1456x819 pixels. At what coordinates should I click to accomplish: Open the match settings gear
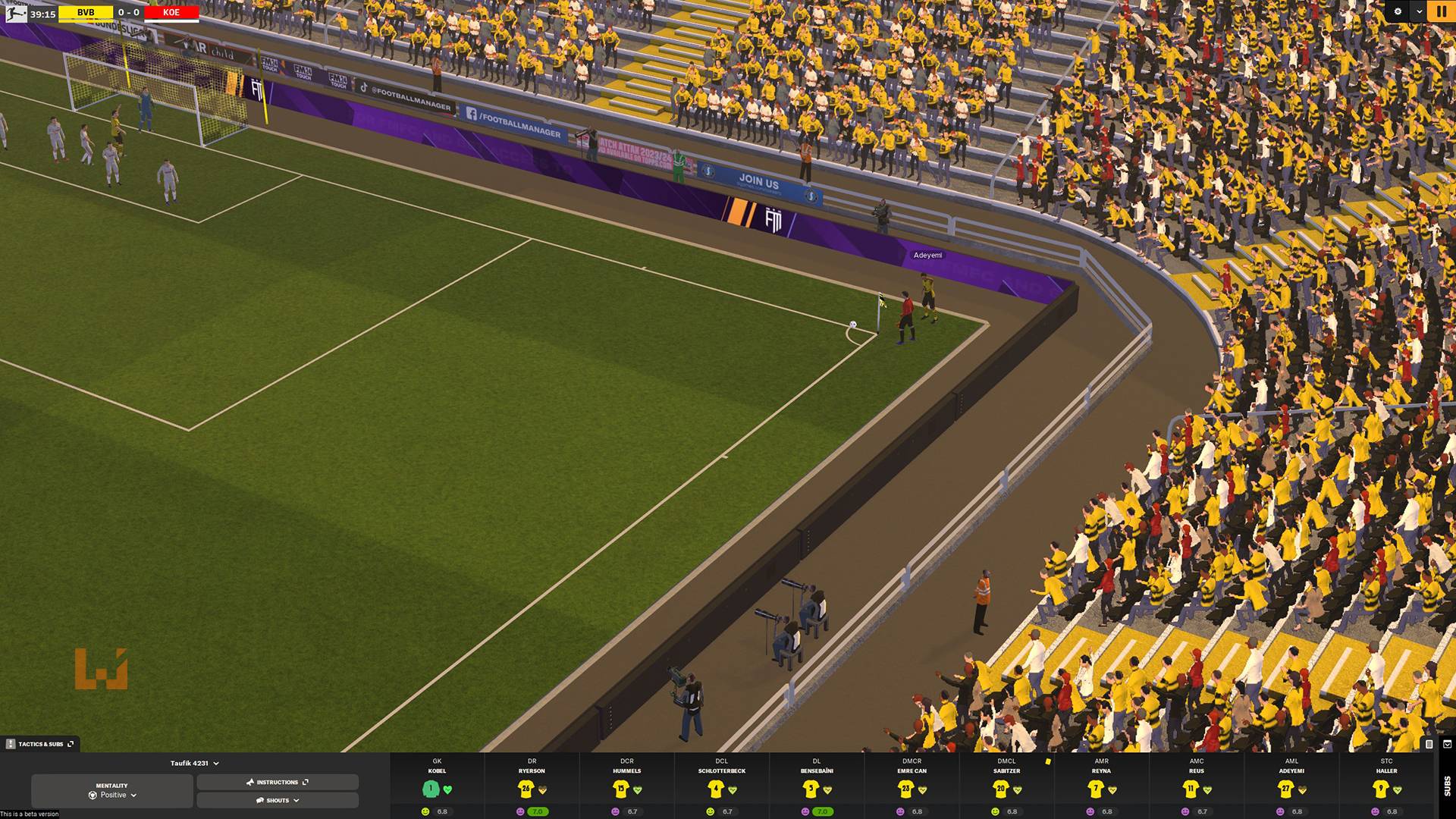point(1398,11)
